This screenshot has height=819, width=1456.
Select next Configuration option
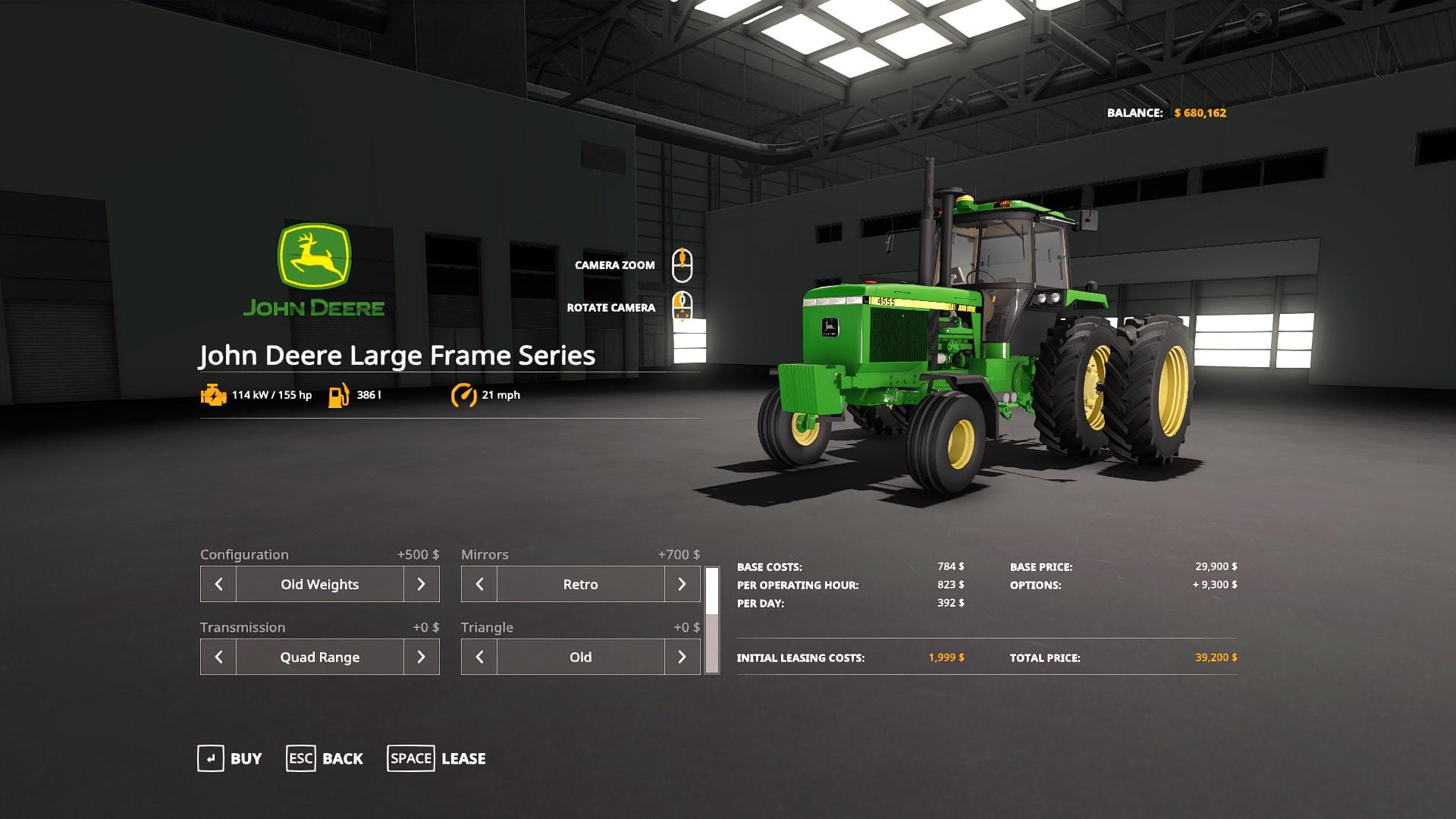coord(422,584)
